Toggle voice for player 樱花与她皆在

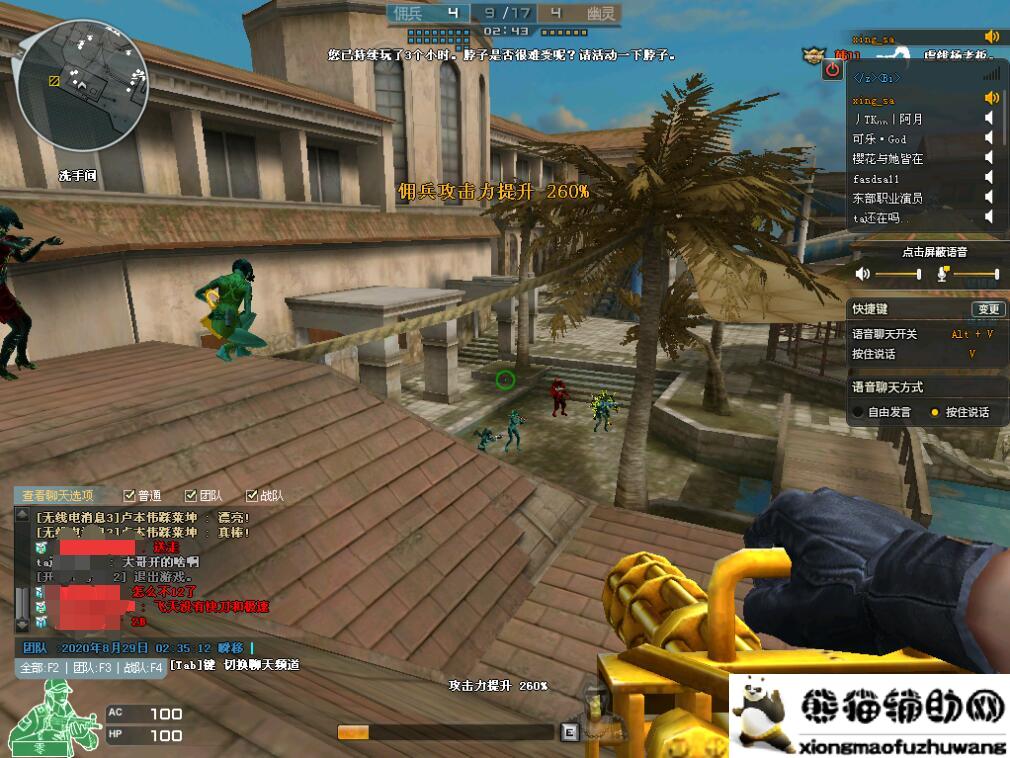pos(988,158)
